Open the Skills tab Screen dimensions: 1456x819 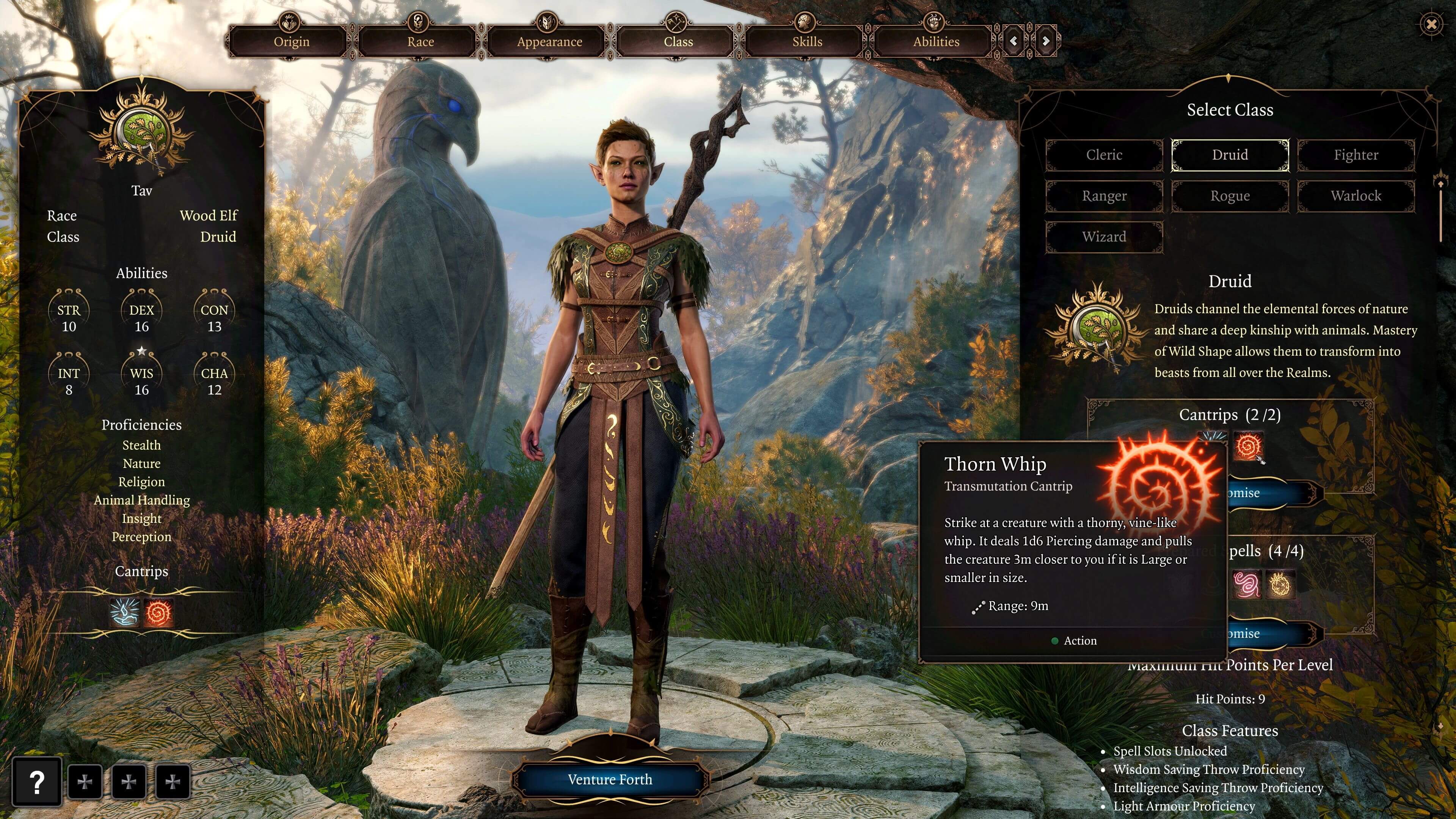(805, 41)
